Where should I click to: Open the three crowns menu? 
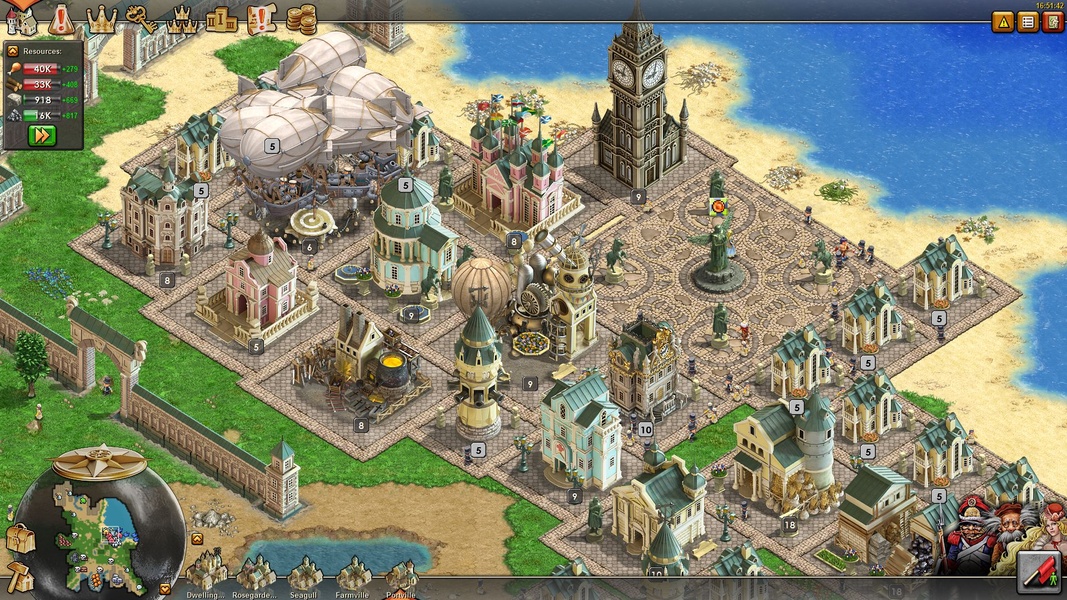[x=182, y=18]
